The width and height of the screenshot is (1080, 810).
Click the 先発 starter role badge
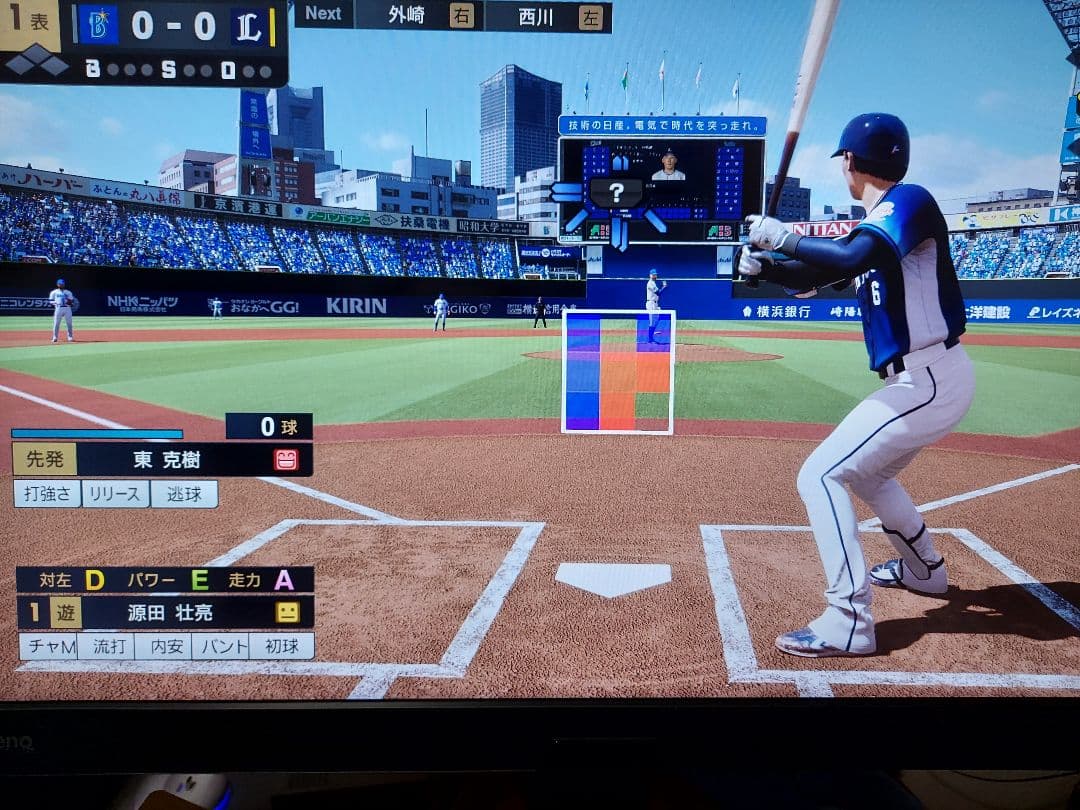click(x=44, y=460)
